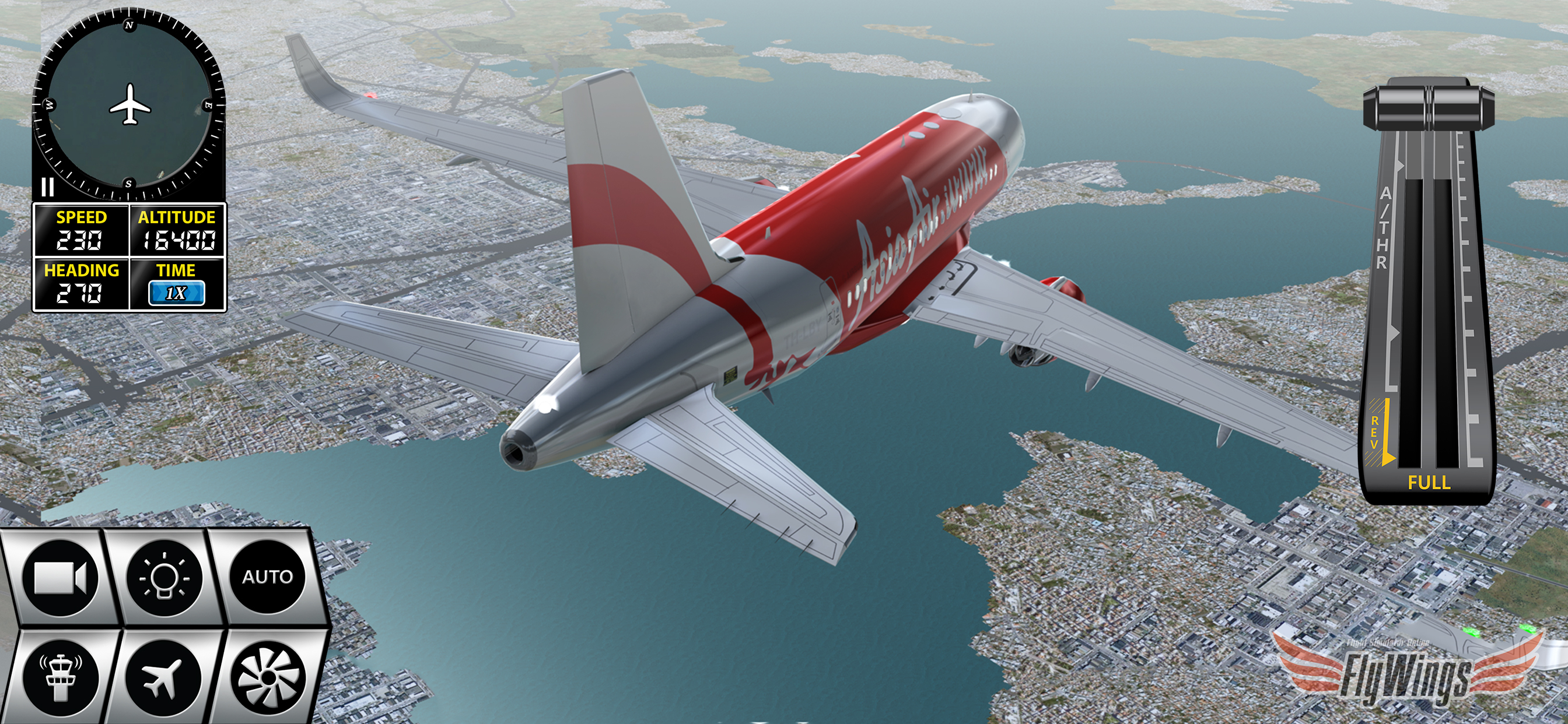The height and width of the screenshot is (724, 1568).
Task: Pause the flight simulation
Action: (x=47, y=187)
